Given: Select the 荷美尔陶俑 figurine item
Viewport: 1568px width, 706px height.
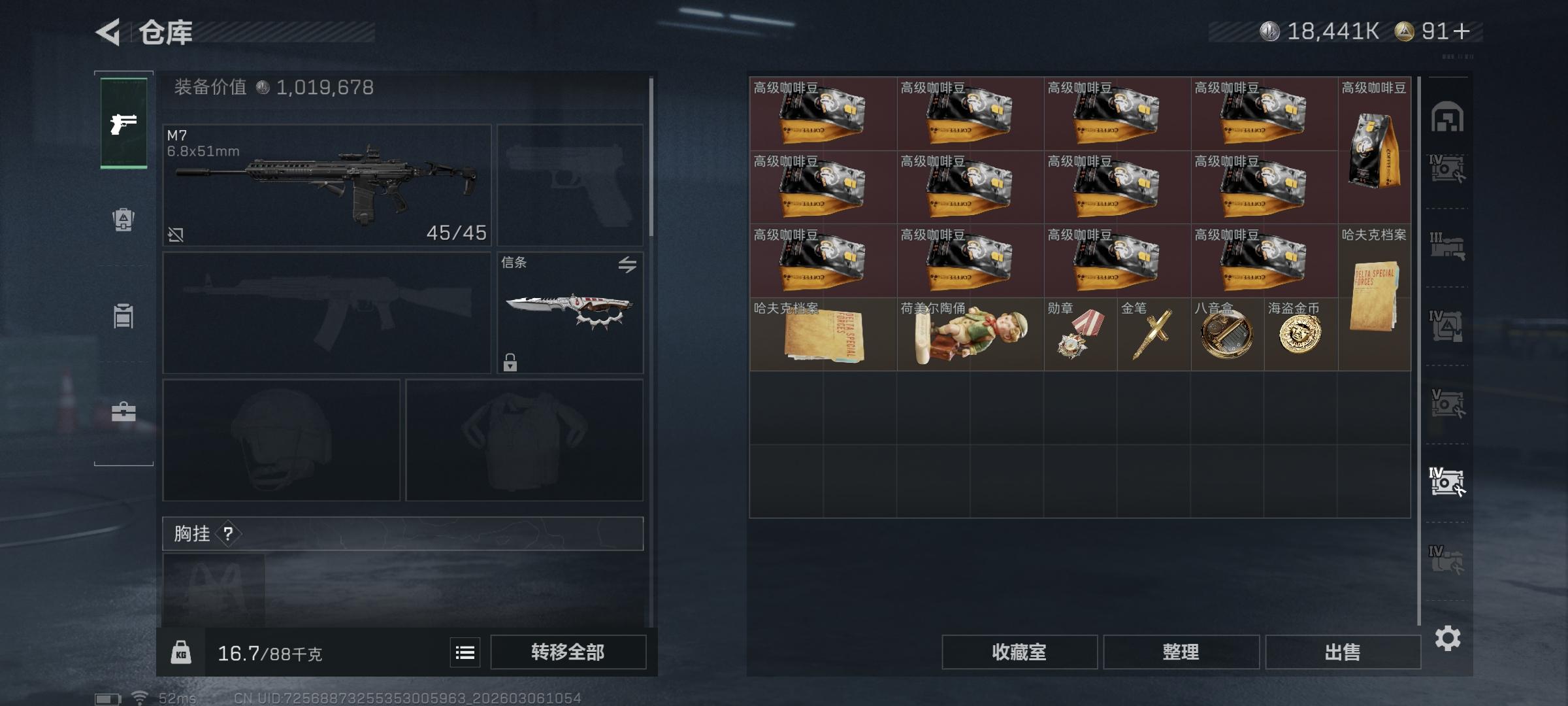Looking at the screenshot, I should (970, 335).
